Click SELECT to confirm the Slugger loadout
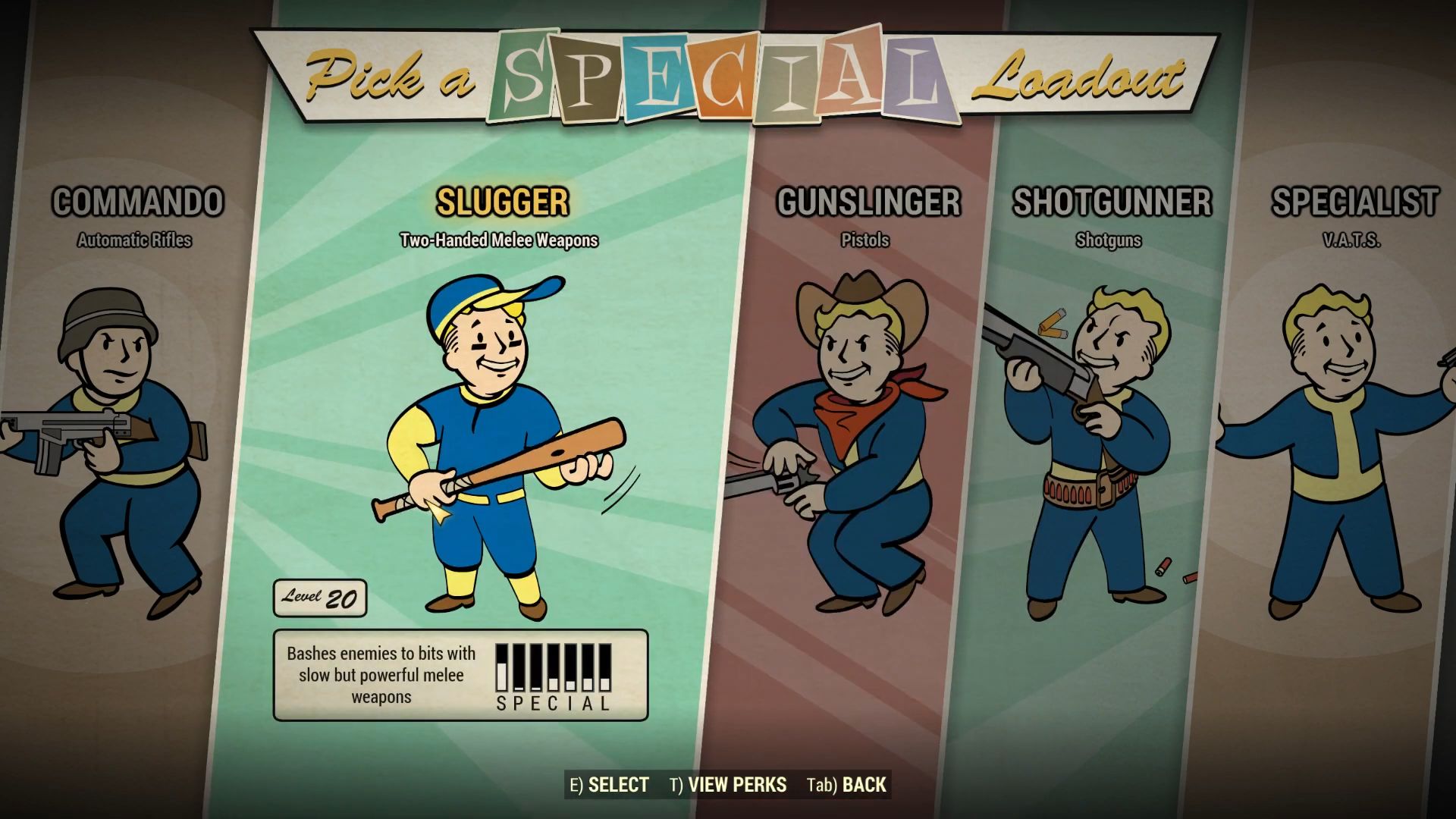The image size is (1456, 819). point(611,786)
